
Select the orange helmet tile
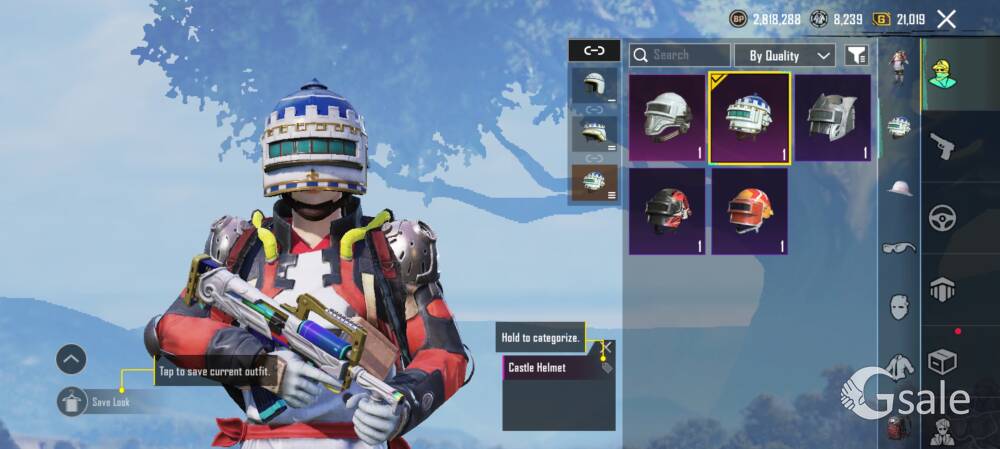(x=749, y=211)
